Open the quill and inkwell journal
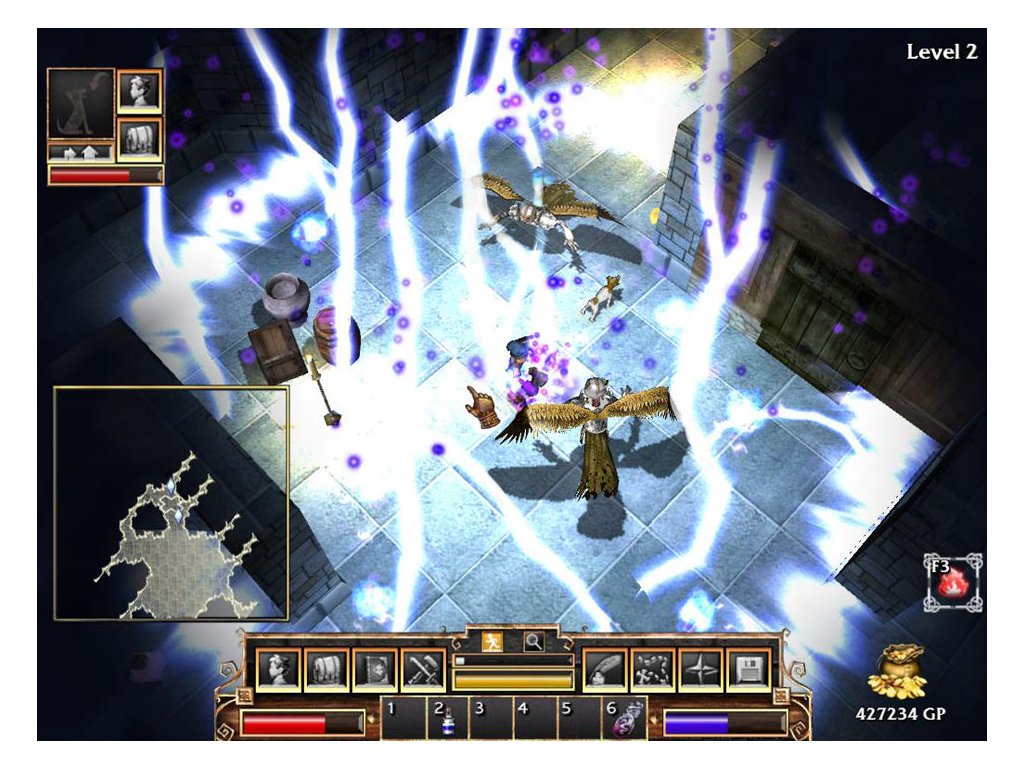This screenshot has width=1024, height=768. coord(605,670)
